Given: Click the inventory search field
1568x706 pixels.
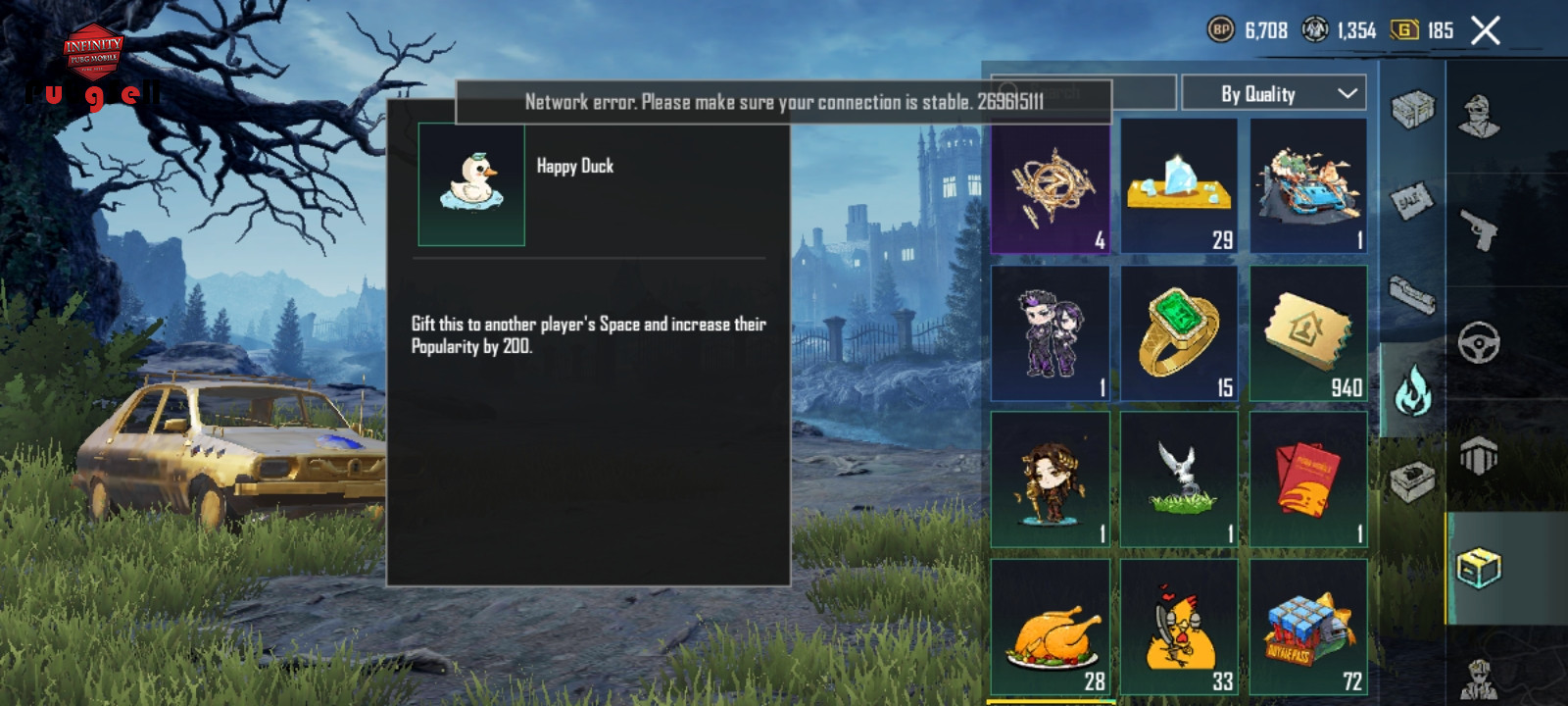Looking at the screenshot, I should click(1083, 93).
